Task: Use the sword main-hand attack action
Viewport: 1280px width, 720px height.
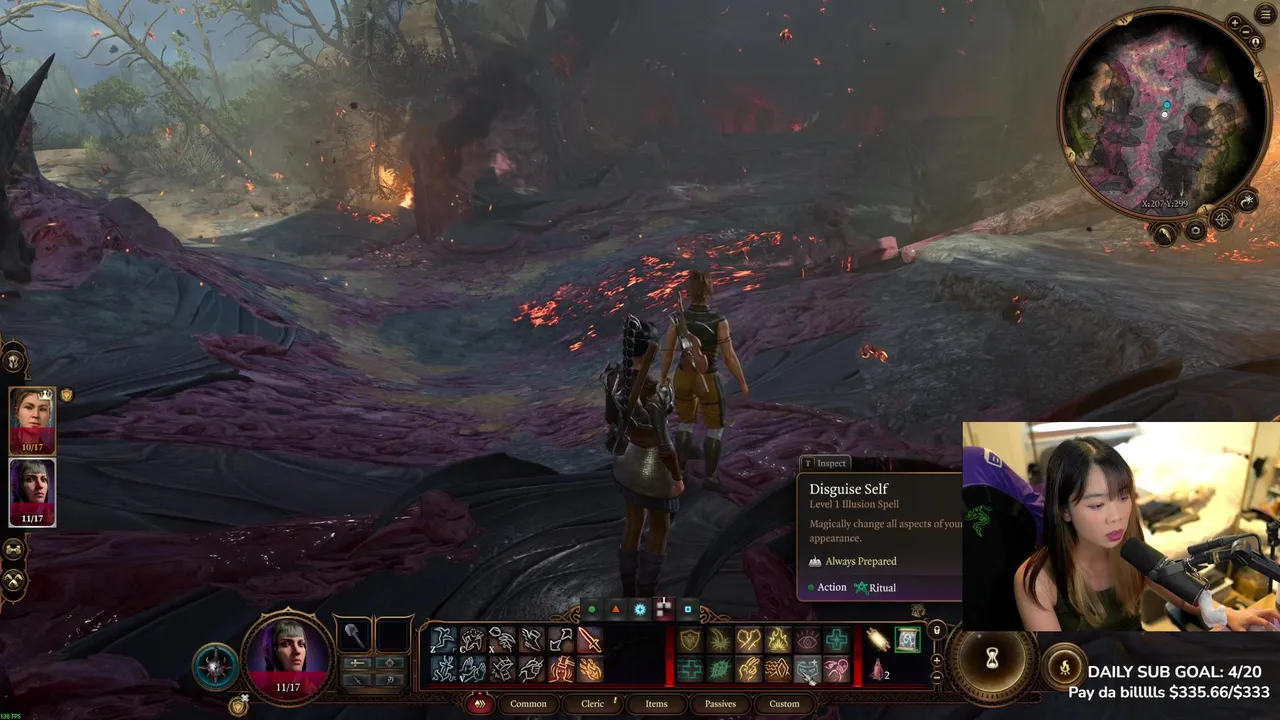Action: (x=590, y=639)
